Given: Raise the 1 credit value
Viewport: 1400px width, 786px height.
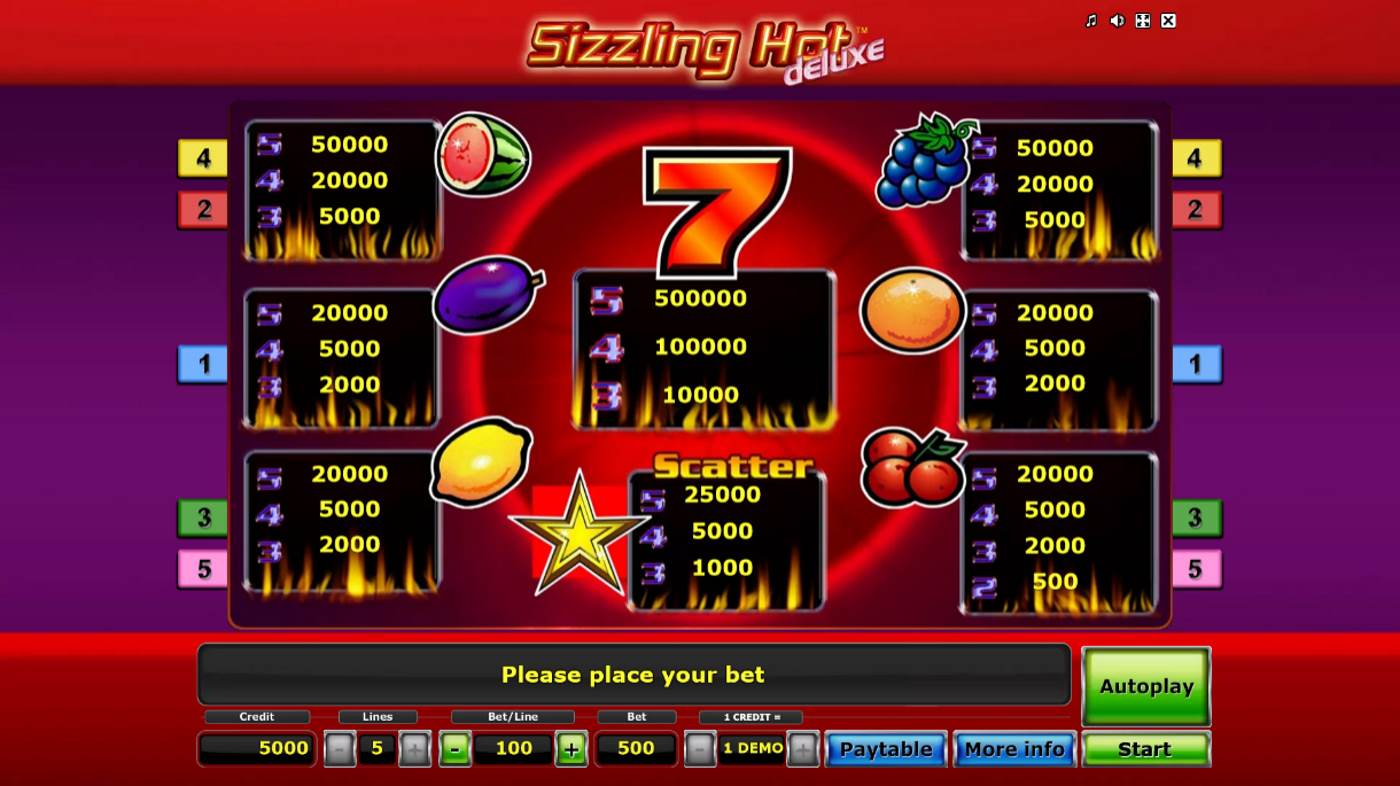Looking at the screenshot, I should pyautogui.click(x=802, y=749).
